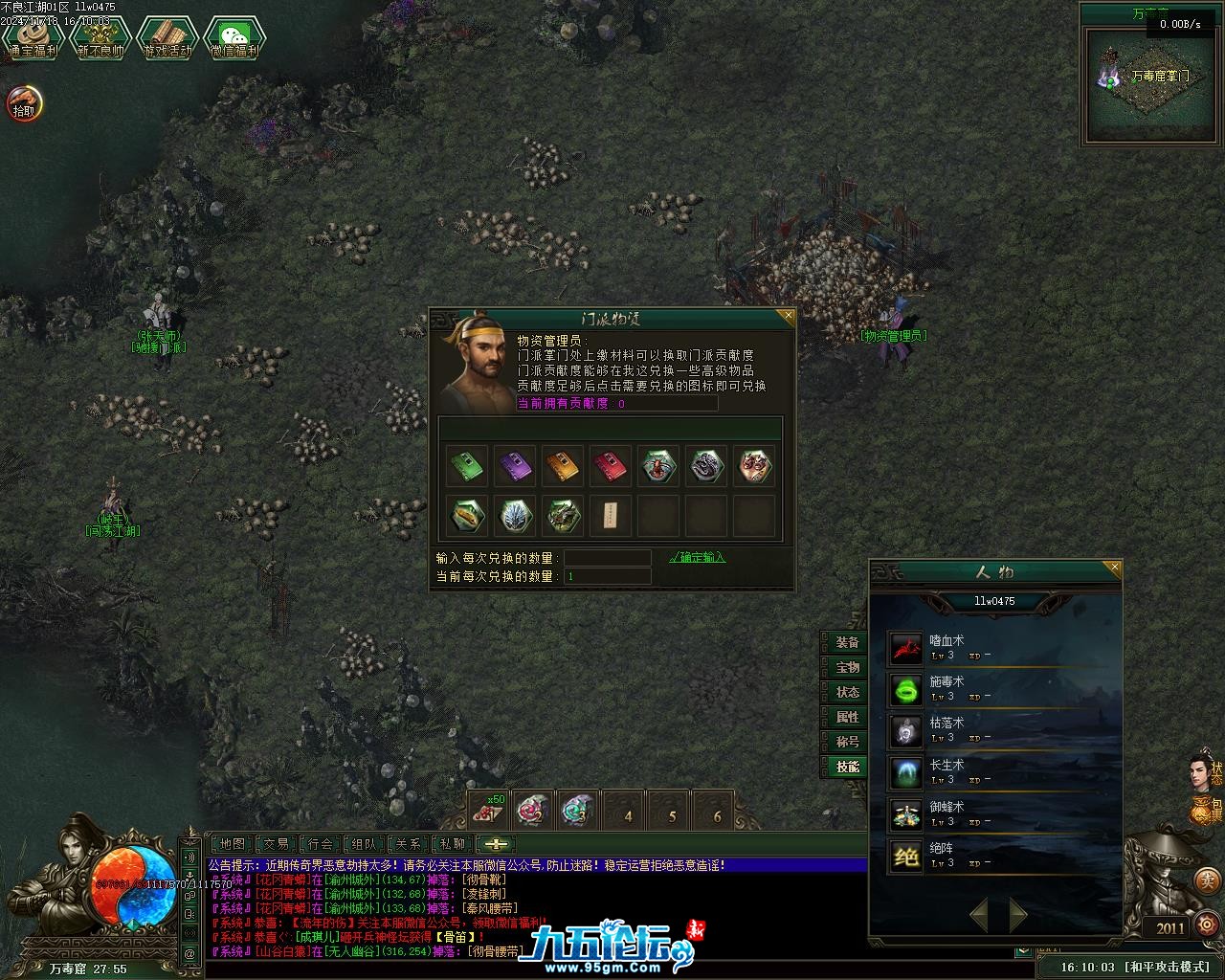The image size is (1225, 980).
Task: Close the 人物 character panel
Action: coord(1114,568)
